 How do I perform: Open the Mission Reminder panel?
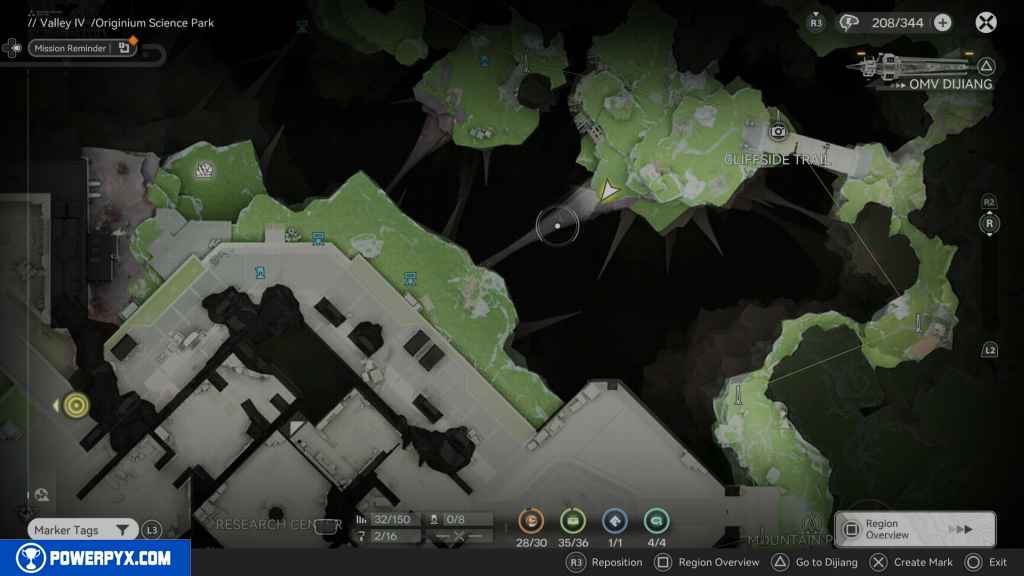point(69,48)
